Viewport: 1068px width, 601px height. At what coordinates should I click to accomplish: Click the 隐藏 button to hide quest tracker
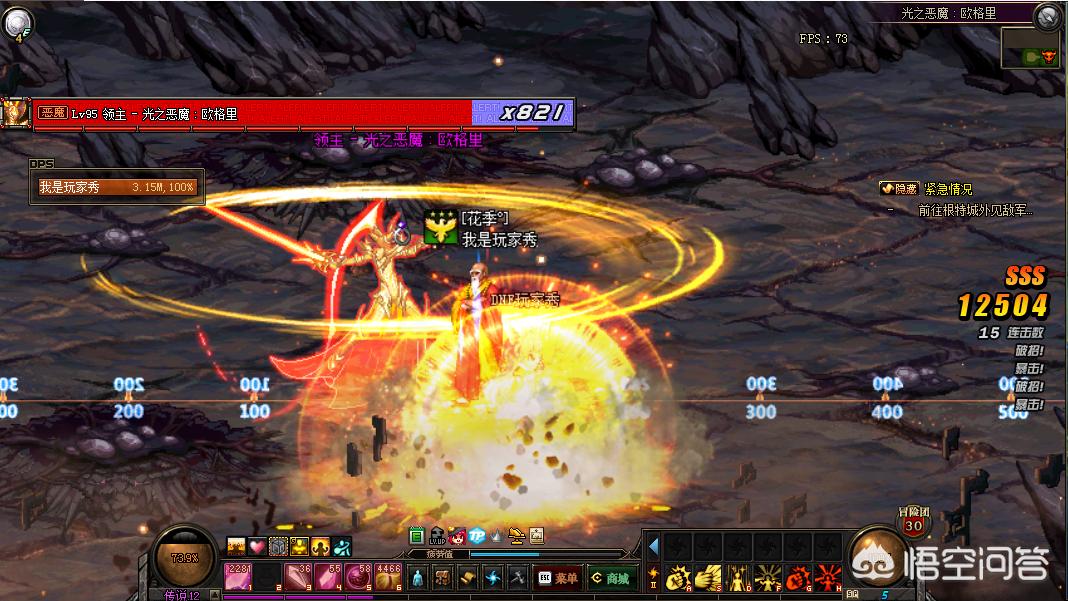[x=898, y=188]
